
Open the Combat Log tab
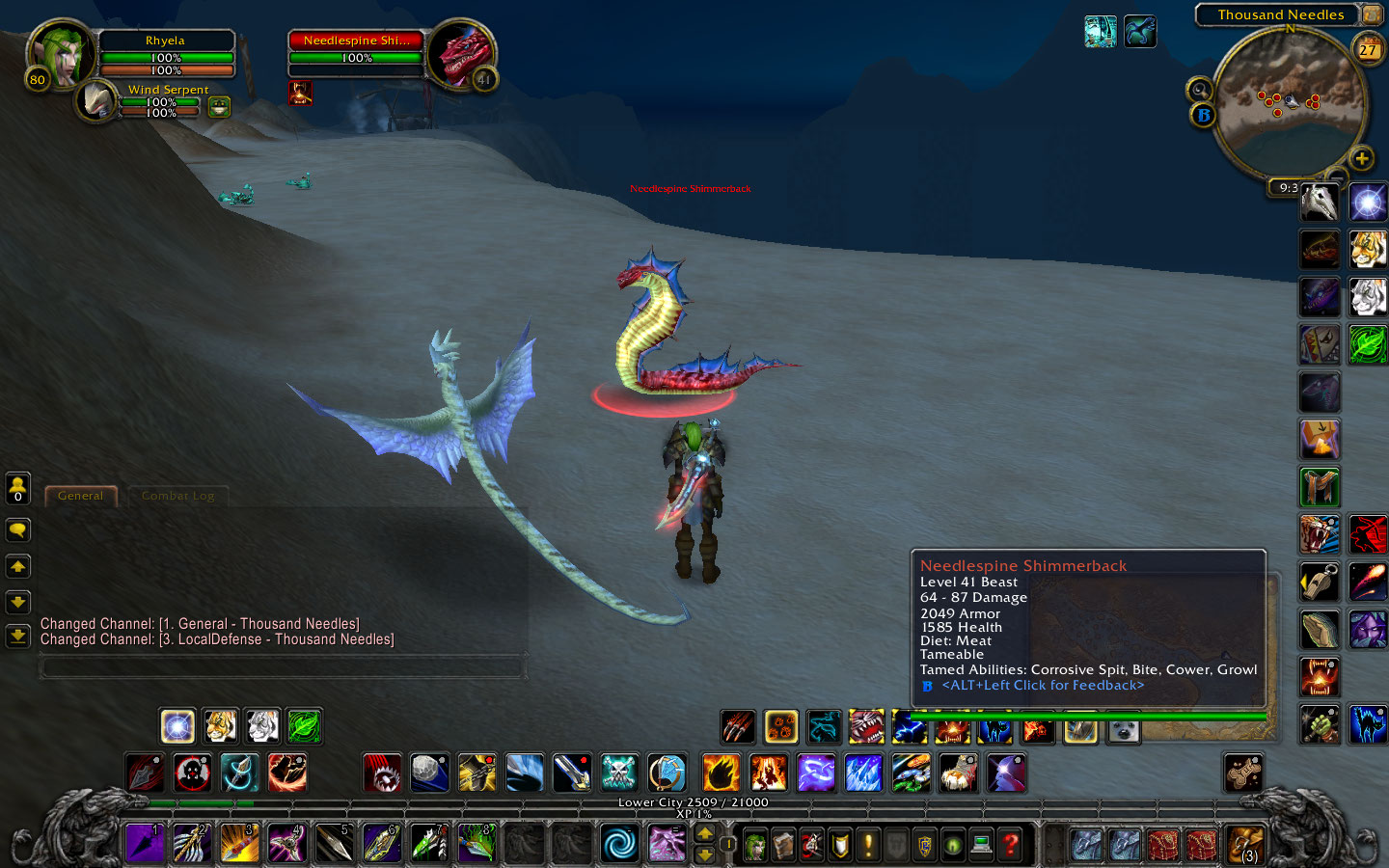pyautogui.click(x=177, y=496)
